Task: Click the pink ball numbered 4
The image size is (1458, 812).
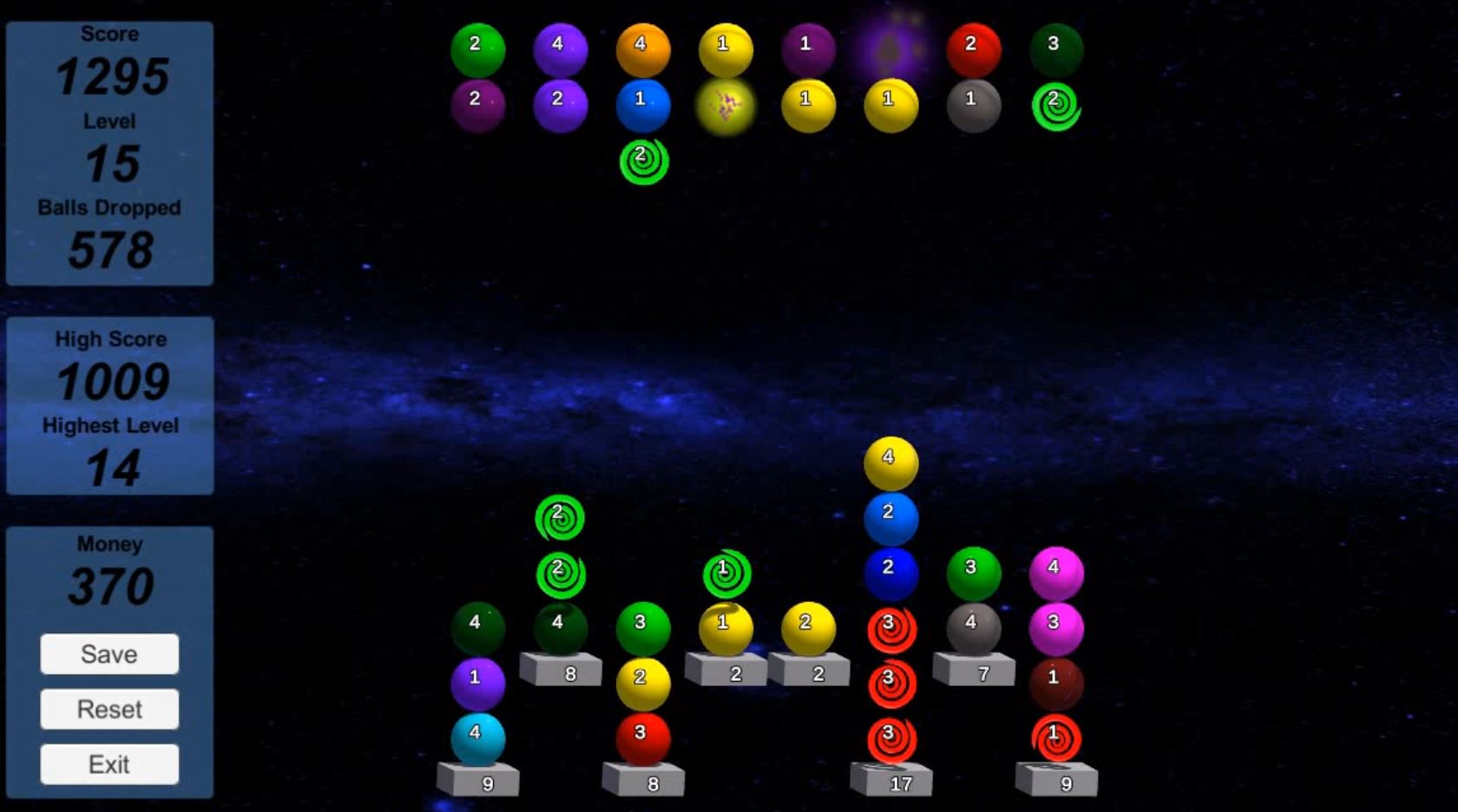Action: pos(1054,569)
